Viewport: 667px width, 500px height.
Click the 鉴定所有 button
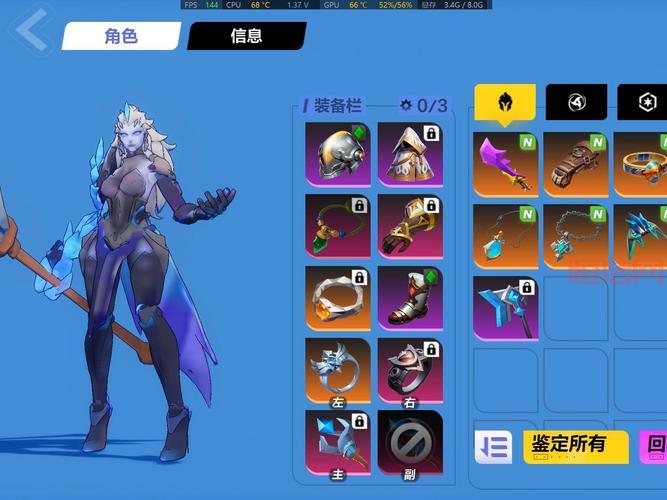coord(576,446)
